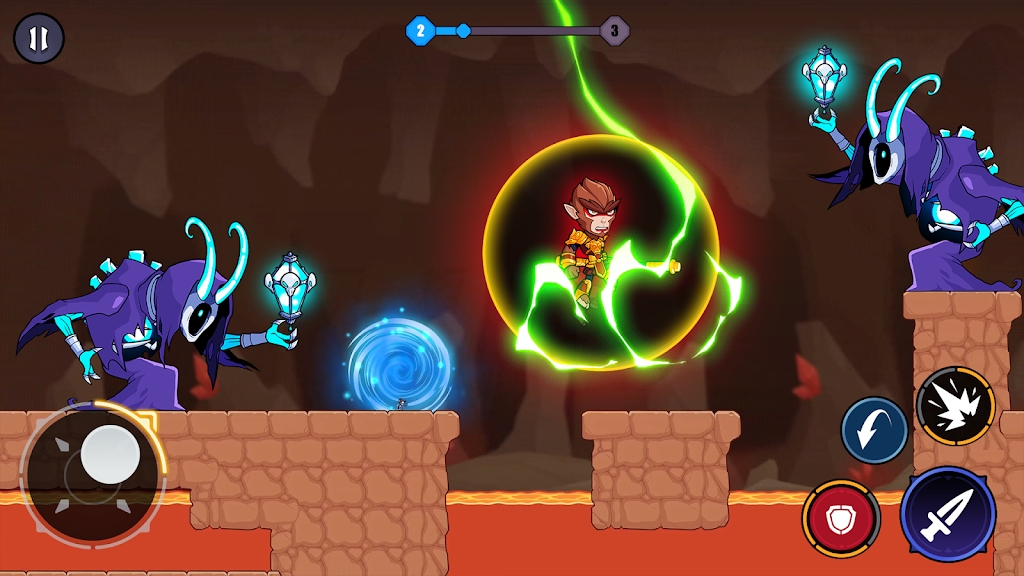Pause the game with the pause button
The image size is (1024, 576).
tap(39, 39)
